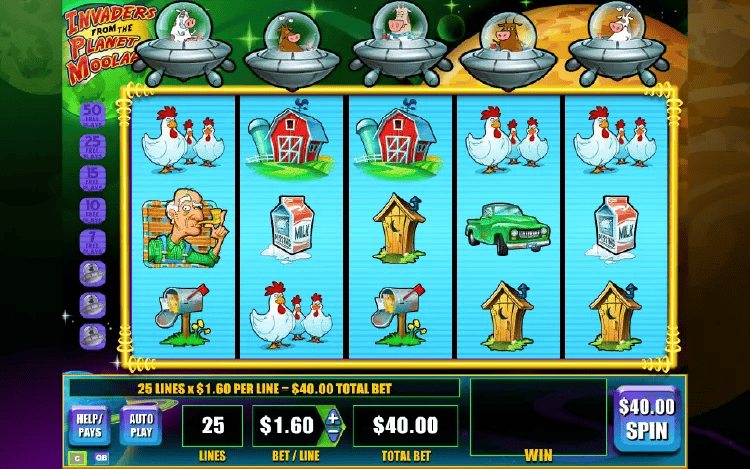This screenshot has width=750, height=469.
Task: Activate Auto Play
Action: (x=141, y=426)
